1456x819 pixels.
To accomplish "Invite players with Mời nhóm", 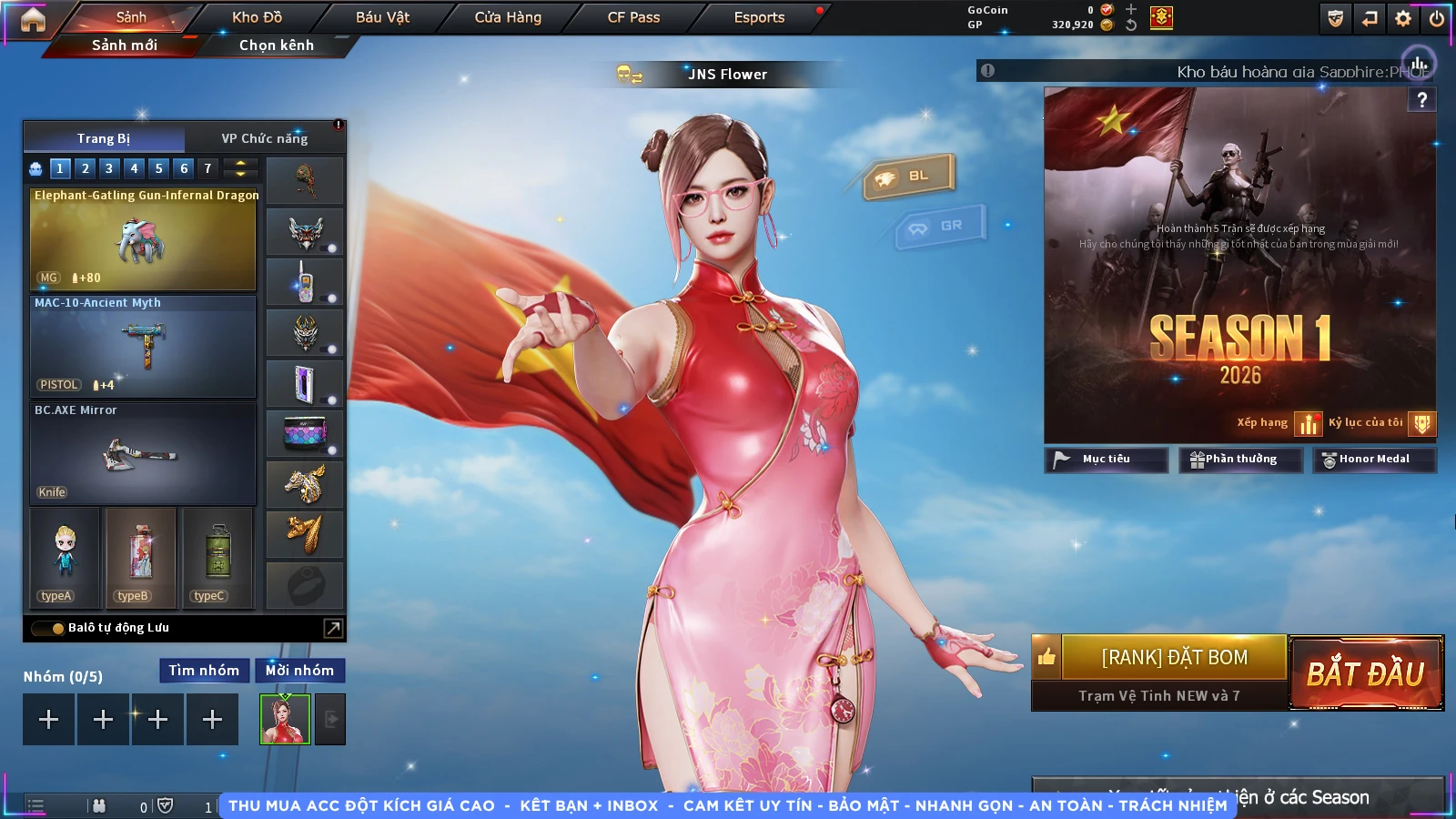I will pyautogui.click(x=299, y=671).
